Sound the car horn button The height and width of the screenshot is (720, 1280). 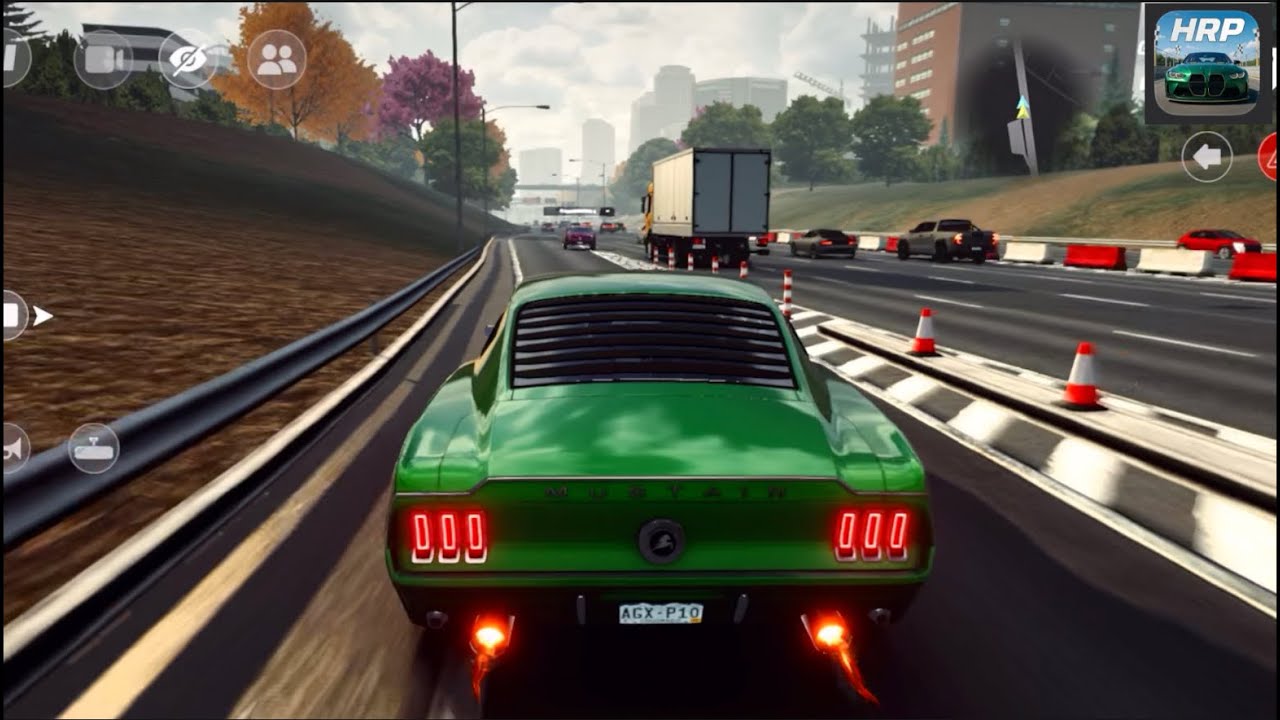point(14,448)
